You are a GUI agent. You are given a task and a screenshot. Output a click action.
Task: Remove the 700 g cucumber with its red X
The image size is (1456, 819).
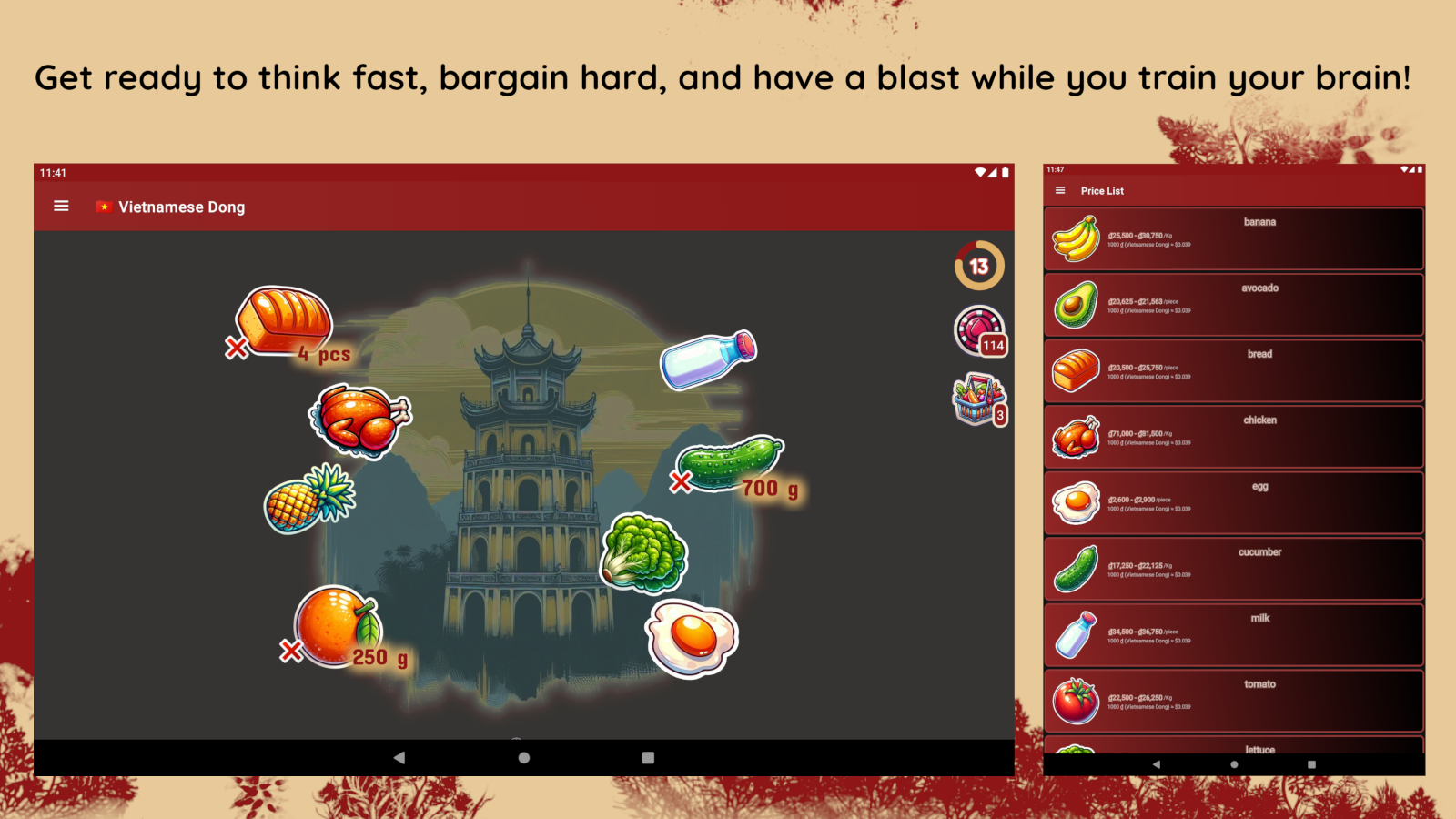coord(681,482)
